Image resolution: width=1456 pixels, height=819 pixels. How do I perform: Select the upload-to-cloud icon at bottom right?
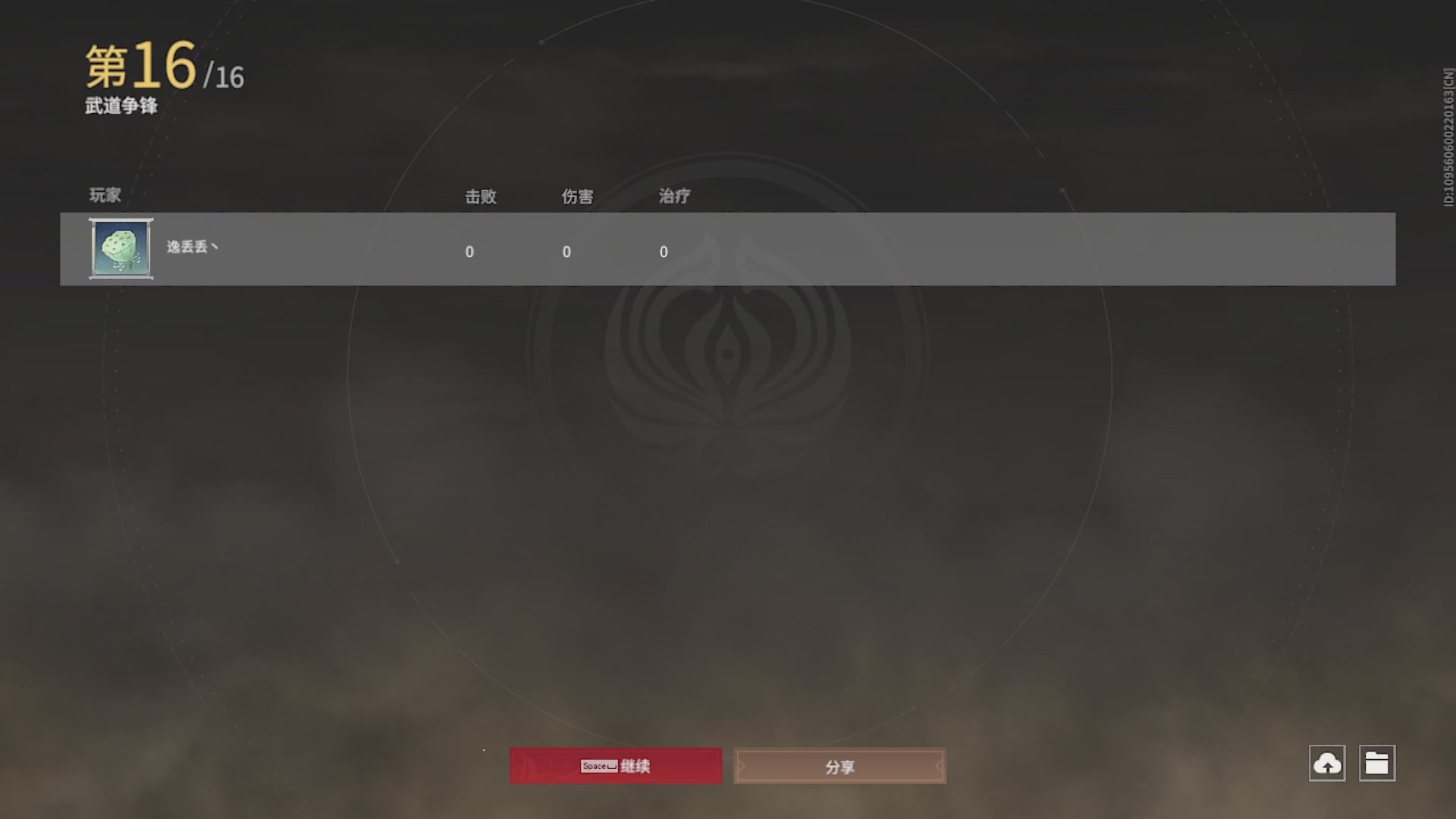tap(1327, 764)
